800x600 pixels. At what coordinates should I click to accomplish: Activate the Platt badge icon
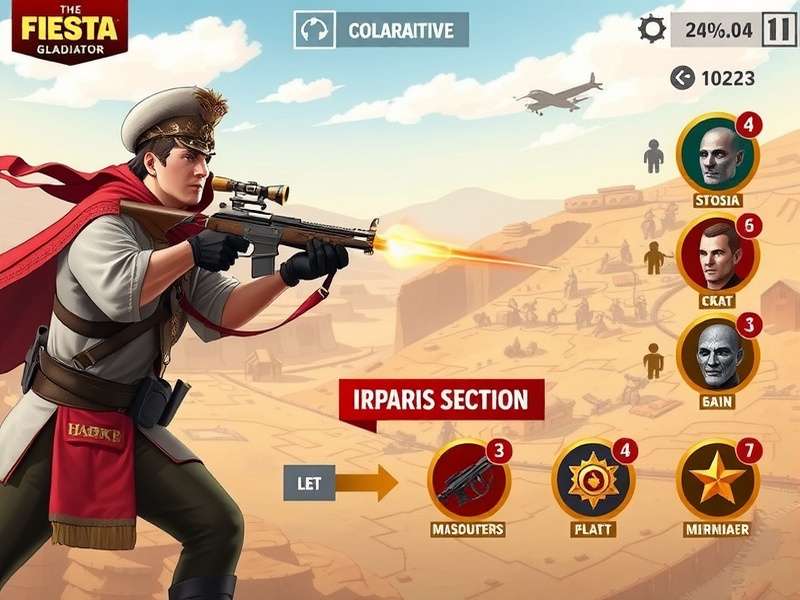[x=592, y=479]
